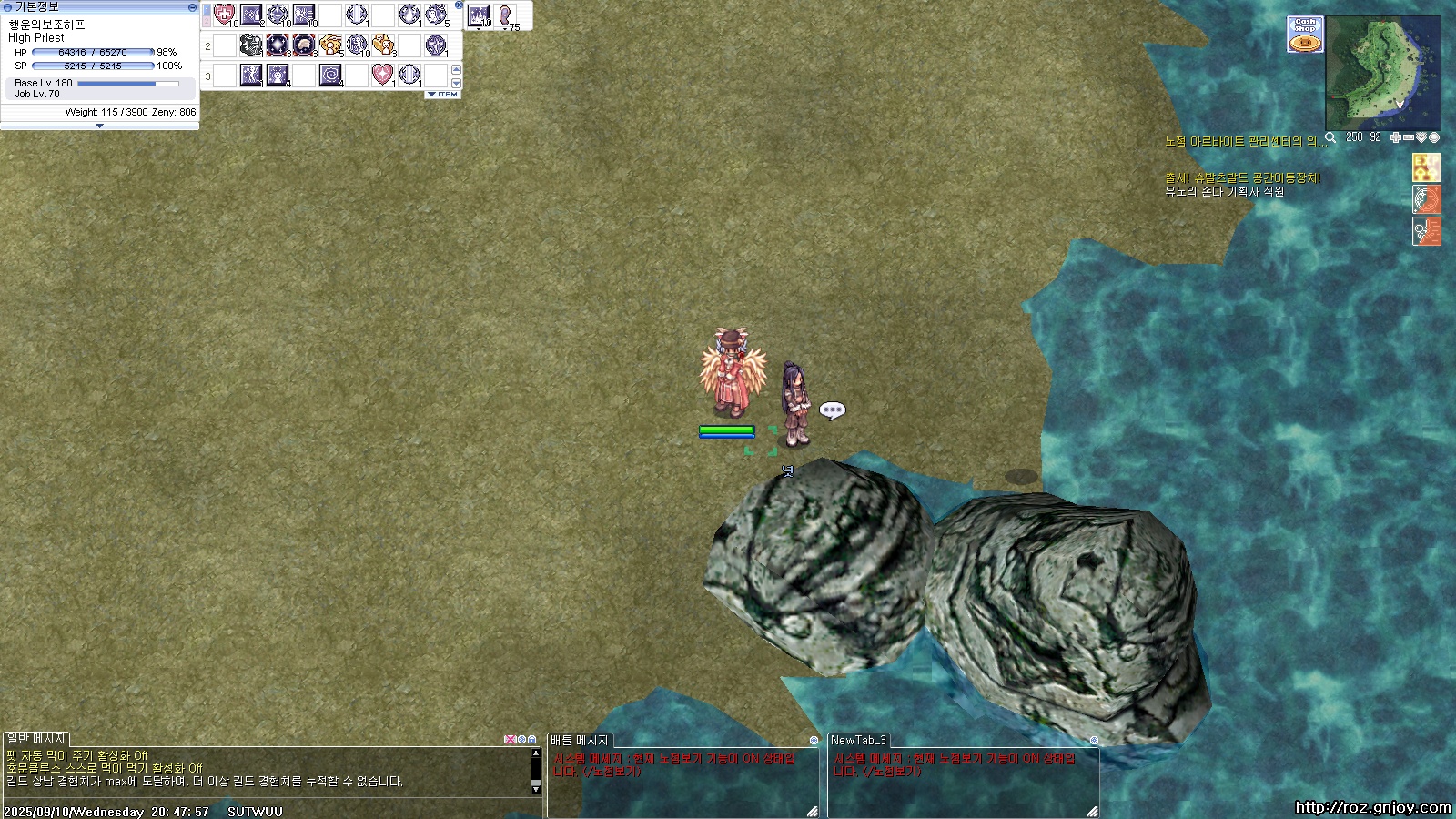1456x819 pixels.
Task: Zoom in the minimap with plus button
Action: pos(1396,137)
